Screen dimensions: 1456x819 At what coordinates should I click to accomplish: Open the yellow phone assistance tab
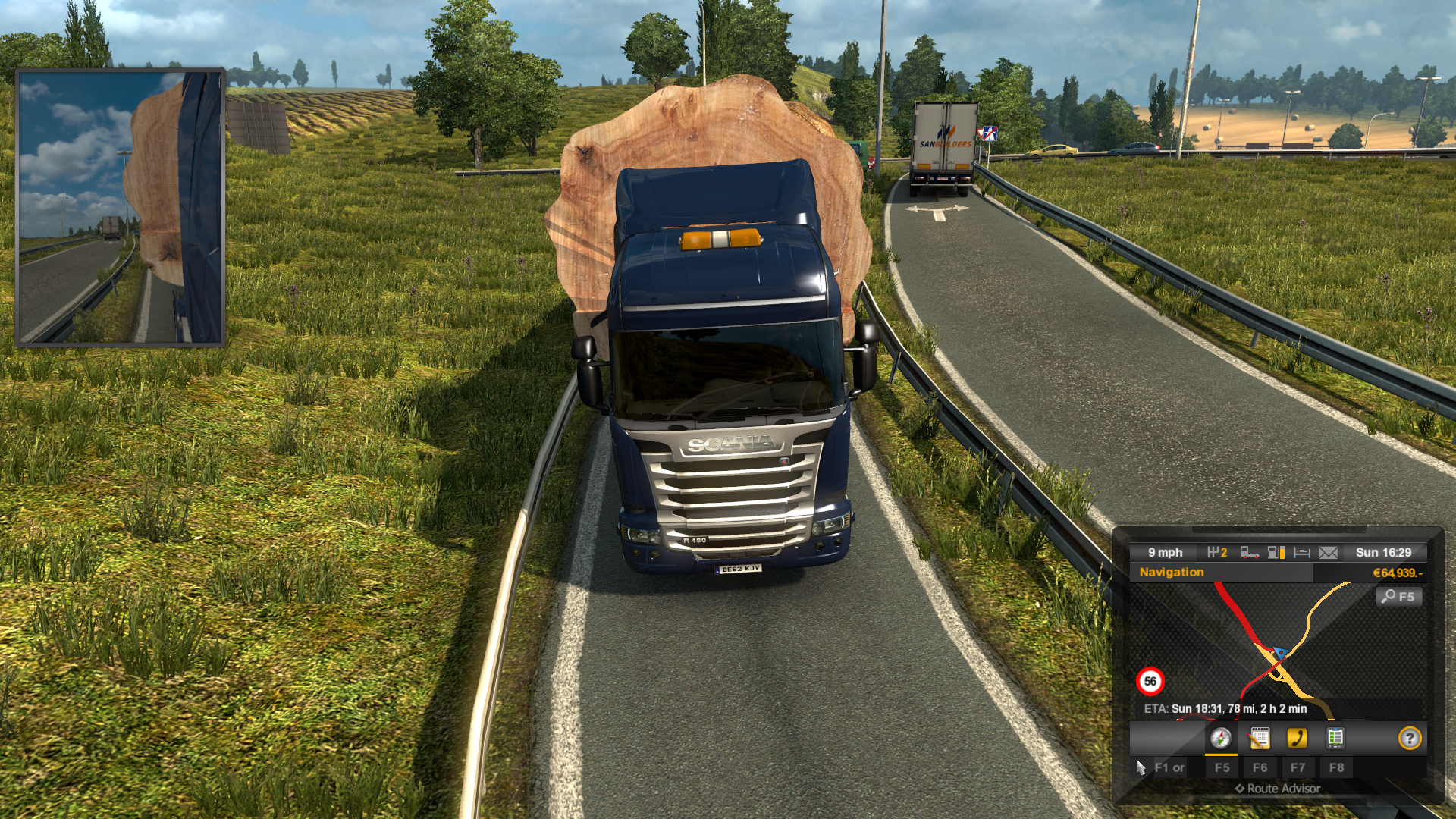click(x=1298, y=738)
